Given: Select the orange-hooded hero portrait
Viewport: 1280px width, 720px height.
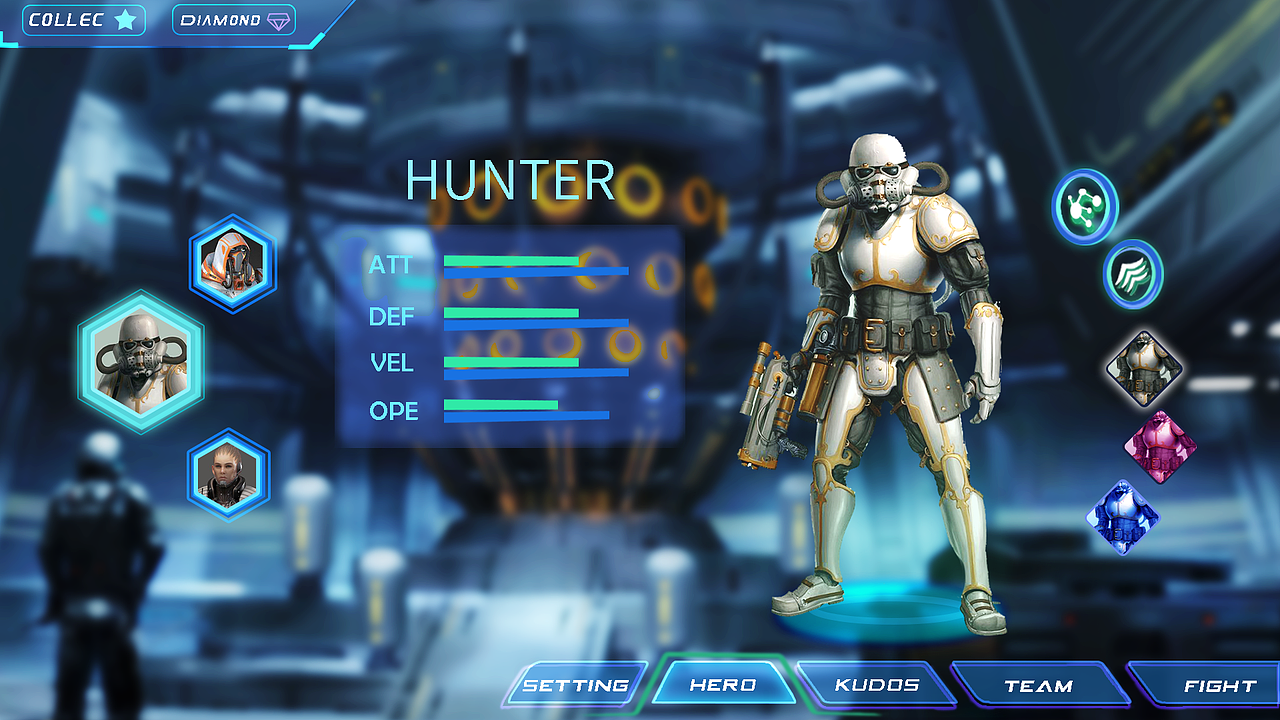Looking at the screenshot, I should (232, 264).
